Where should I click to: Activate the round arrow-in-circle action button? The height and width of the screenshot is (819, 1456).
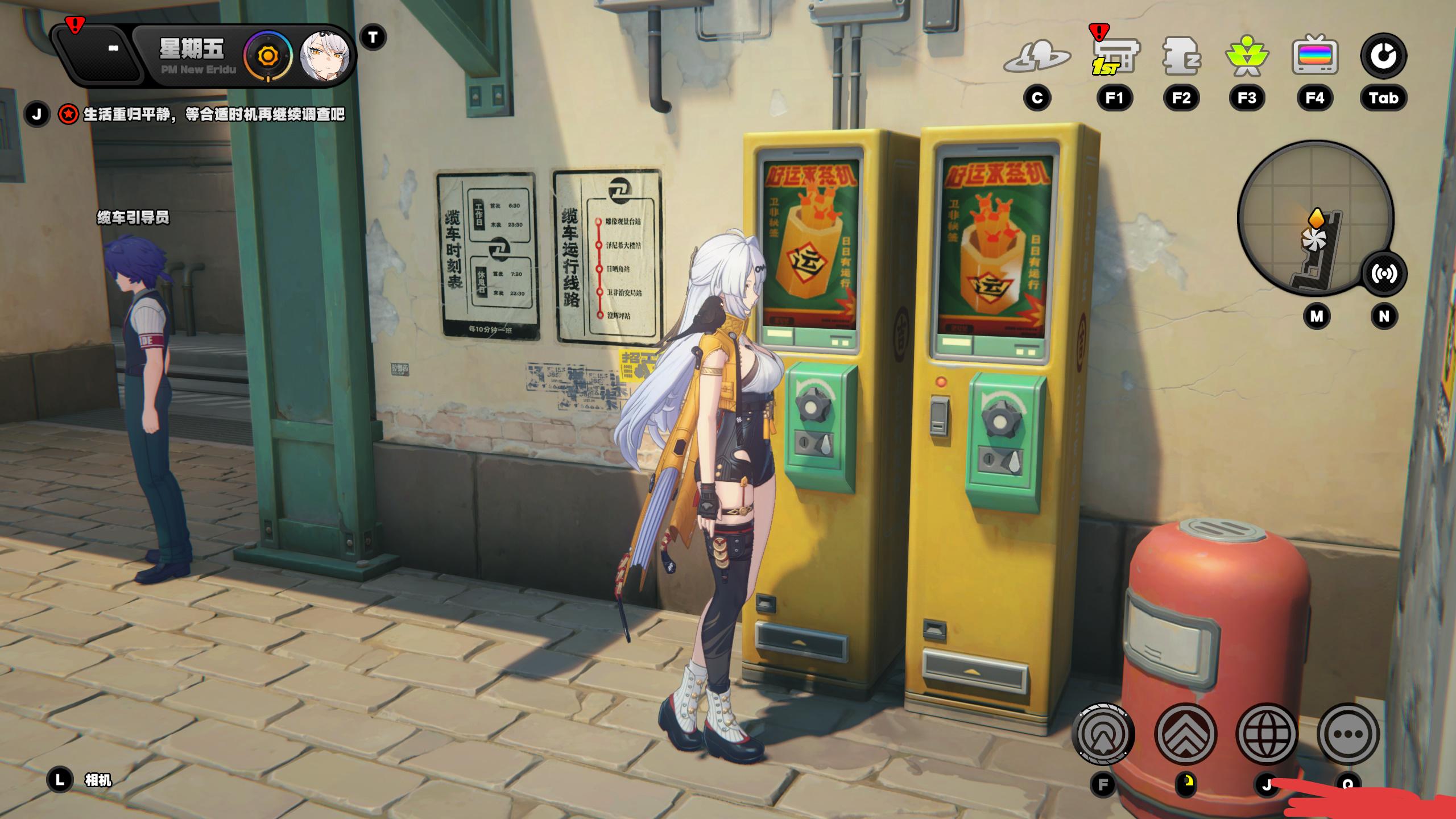click(1103, 734)
